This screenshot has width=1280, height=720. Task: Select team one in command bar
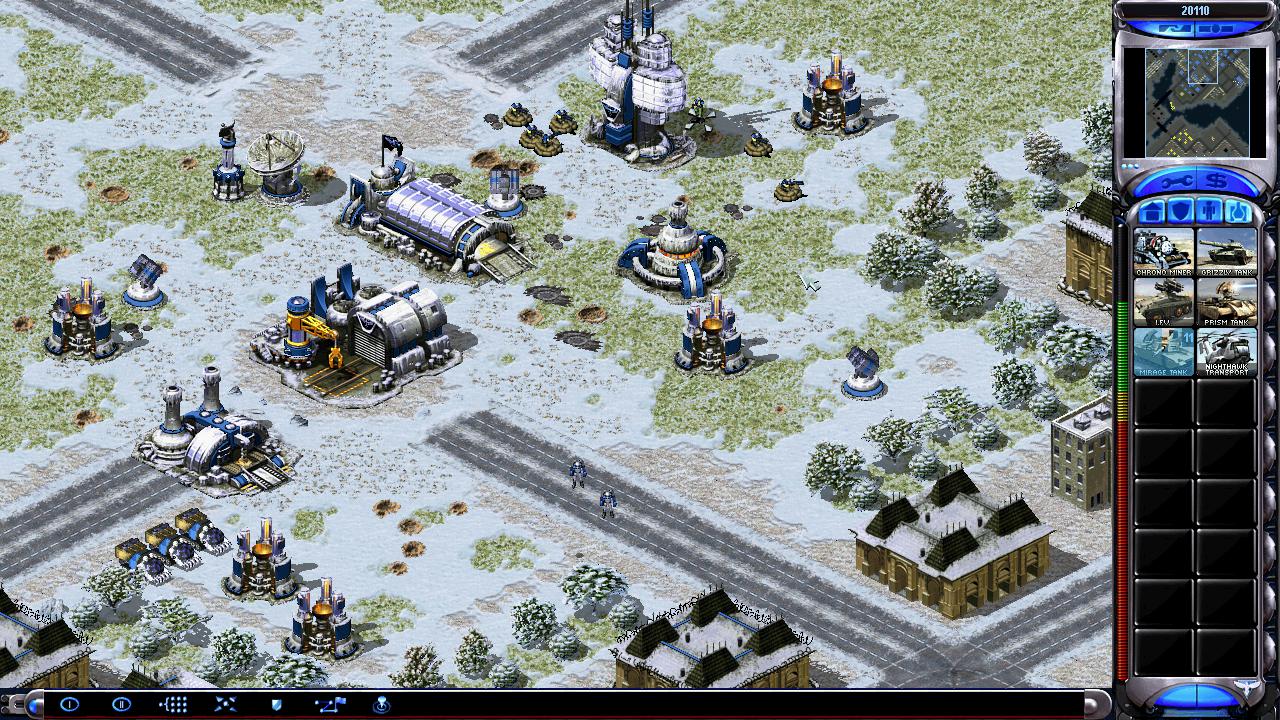coord(70,704)
